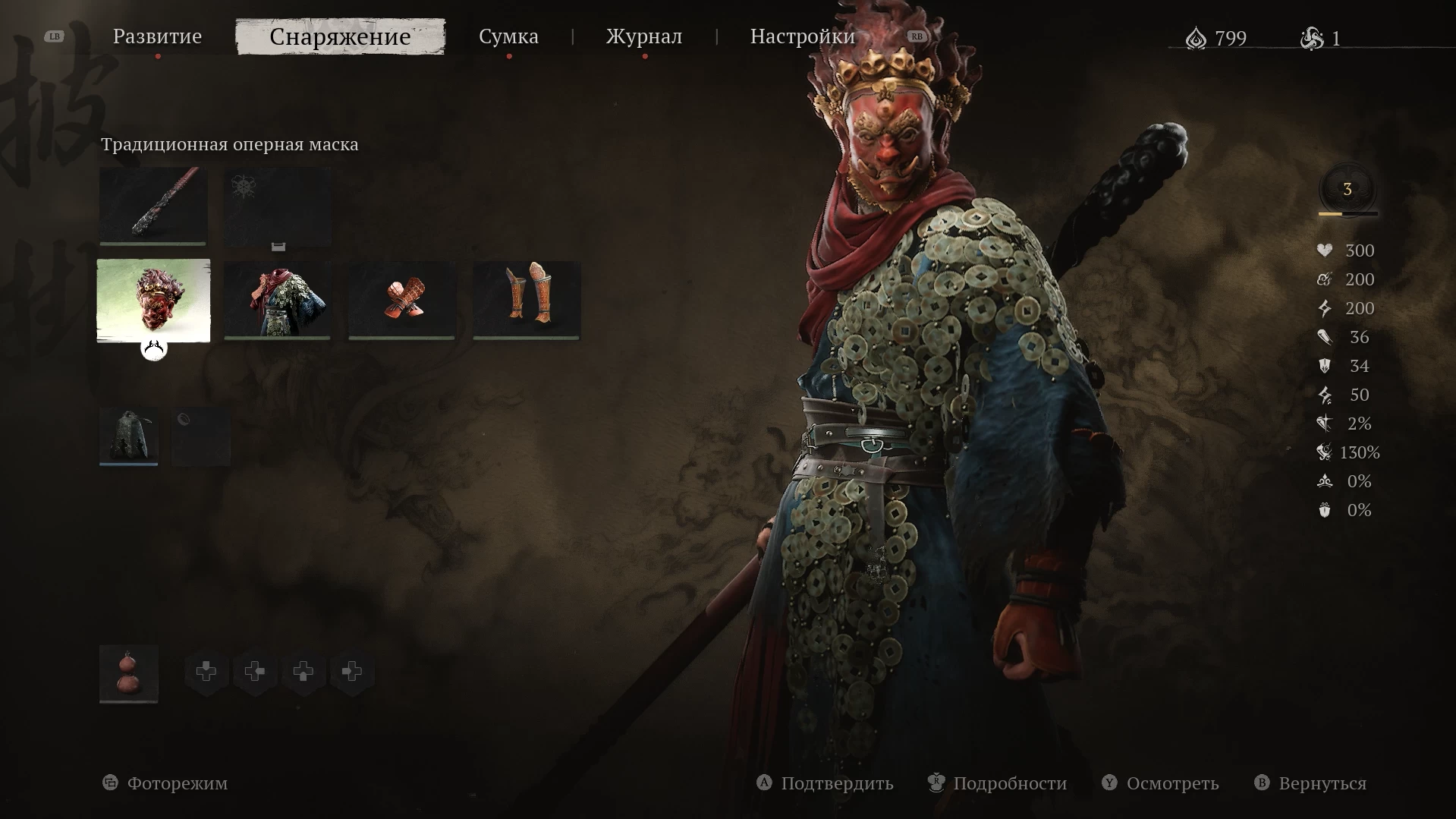The width and height of the screenshot is (1456, 819).
Task: Go to the Настройки tab
Action: coord(802,36)
